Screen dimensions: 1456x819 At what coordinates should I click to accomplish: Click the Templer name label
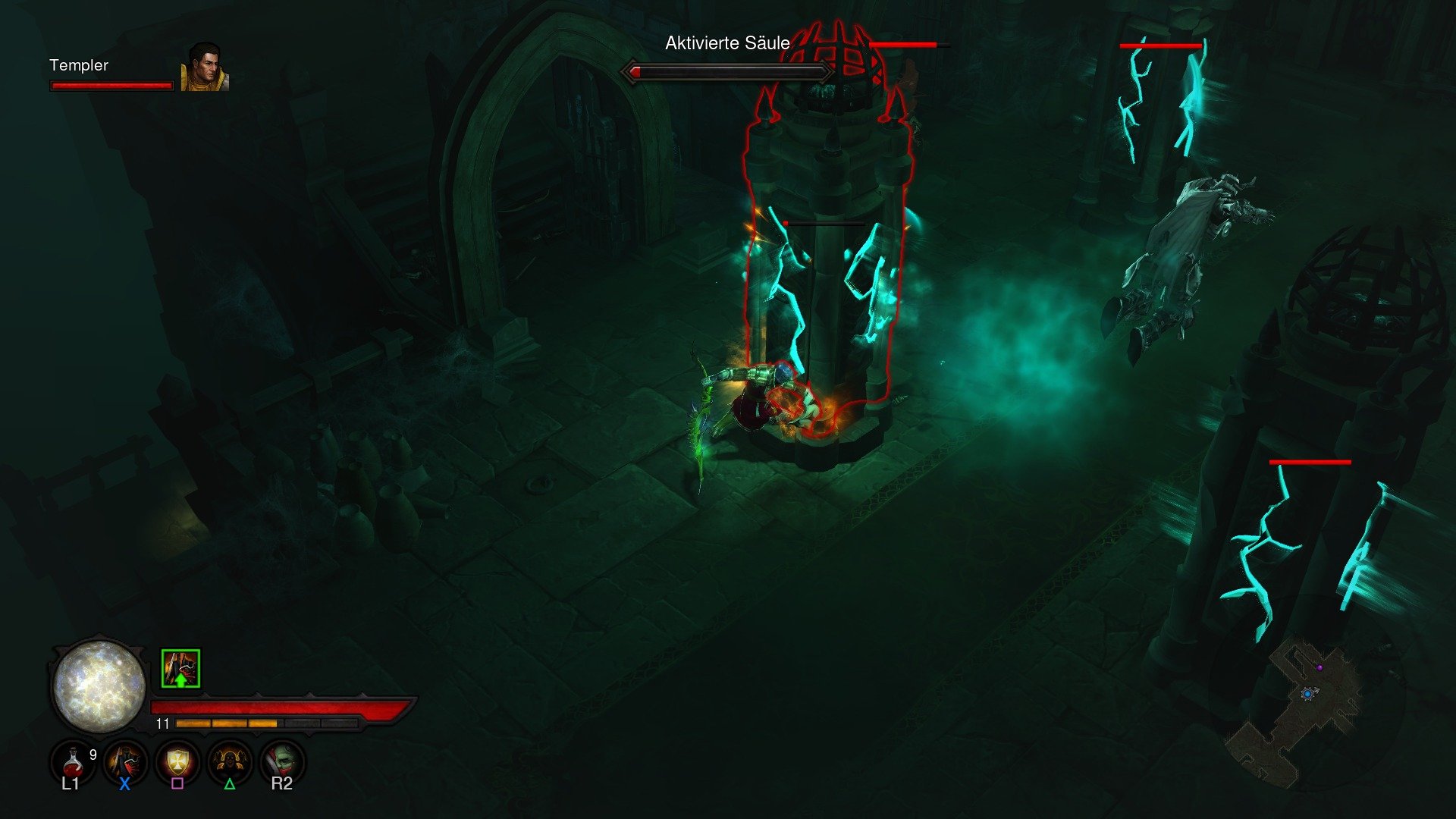click(x=78, y=66)
